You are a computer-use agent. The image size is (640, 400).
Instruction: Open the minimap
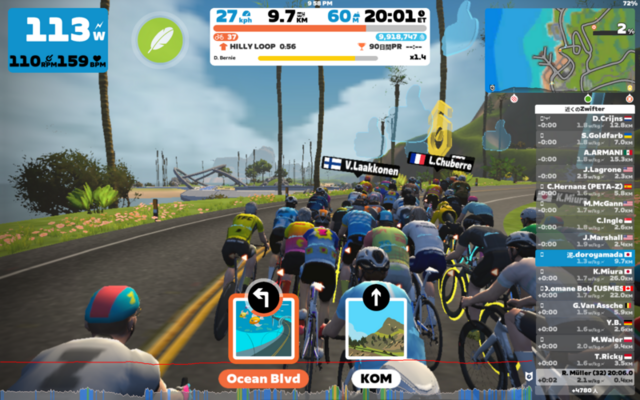pos(561,47)
